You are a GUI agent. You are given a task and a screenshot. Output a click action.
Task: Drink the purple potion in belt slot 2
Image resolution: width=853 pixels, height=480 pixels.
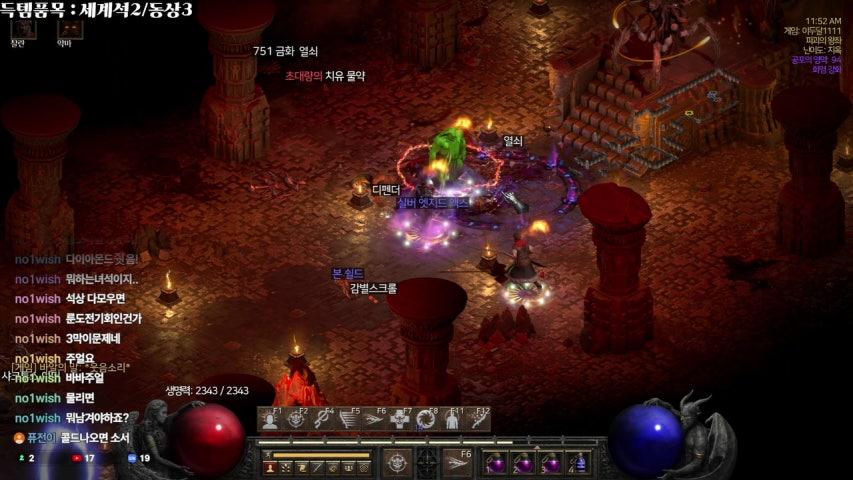pos(525,464)
